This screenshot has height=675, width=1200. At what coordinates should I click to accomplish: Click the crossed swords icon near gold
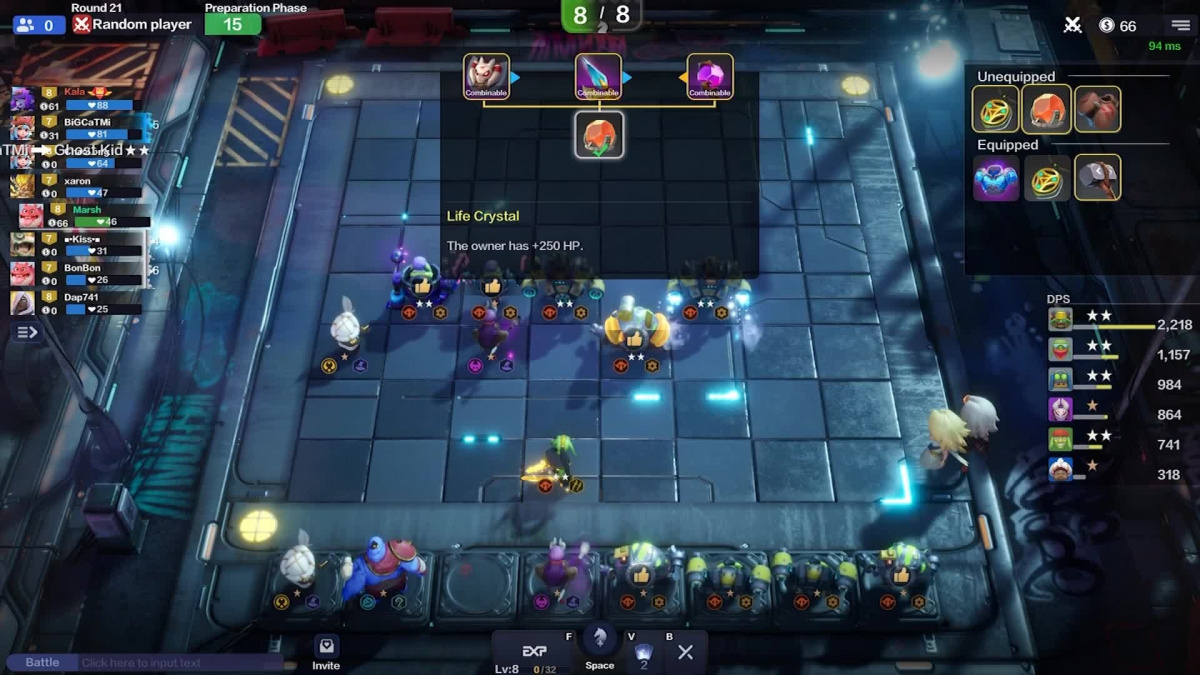coord(1072,25)
